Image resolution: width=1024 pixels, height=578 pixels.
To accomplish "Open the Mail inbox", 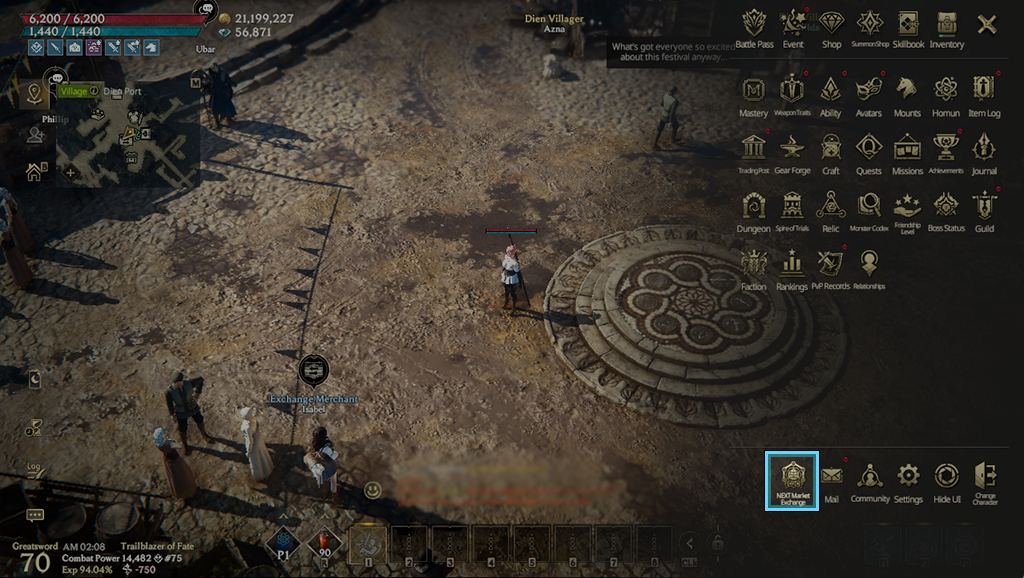I will pos(832,478).
